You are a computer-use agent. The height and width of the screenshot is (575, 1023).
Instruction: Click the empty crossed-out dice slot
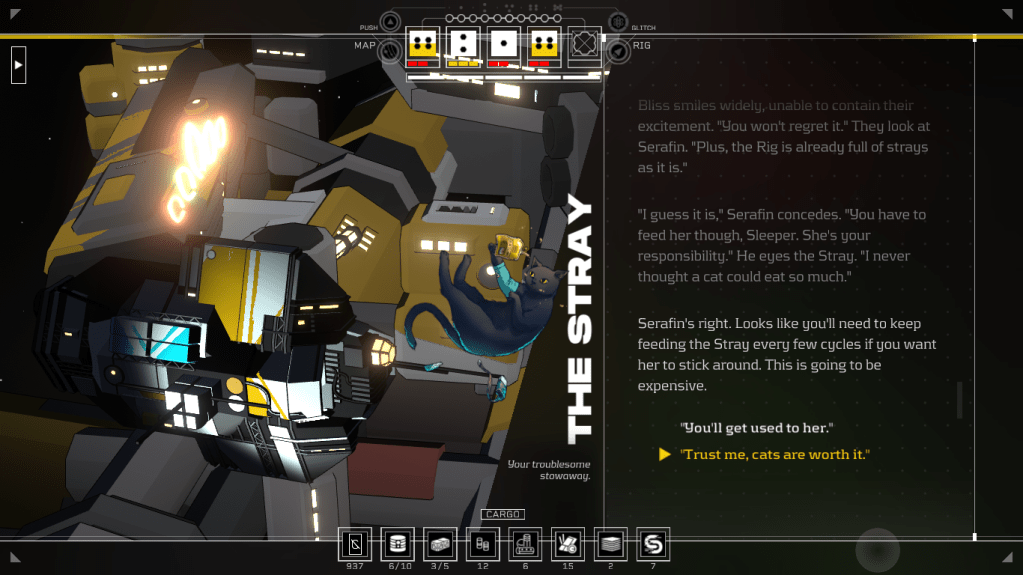pyautogui.click(x=585, y=44)
